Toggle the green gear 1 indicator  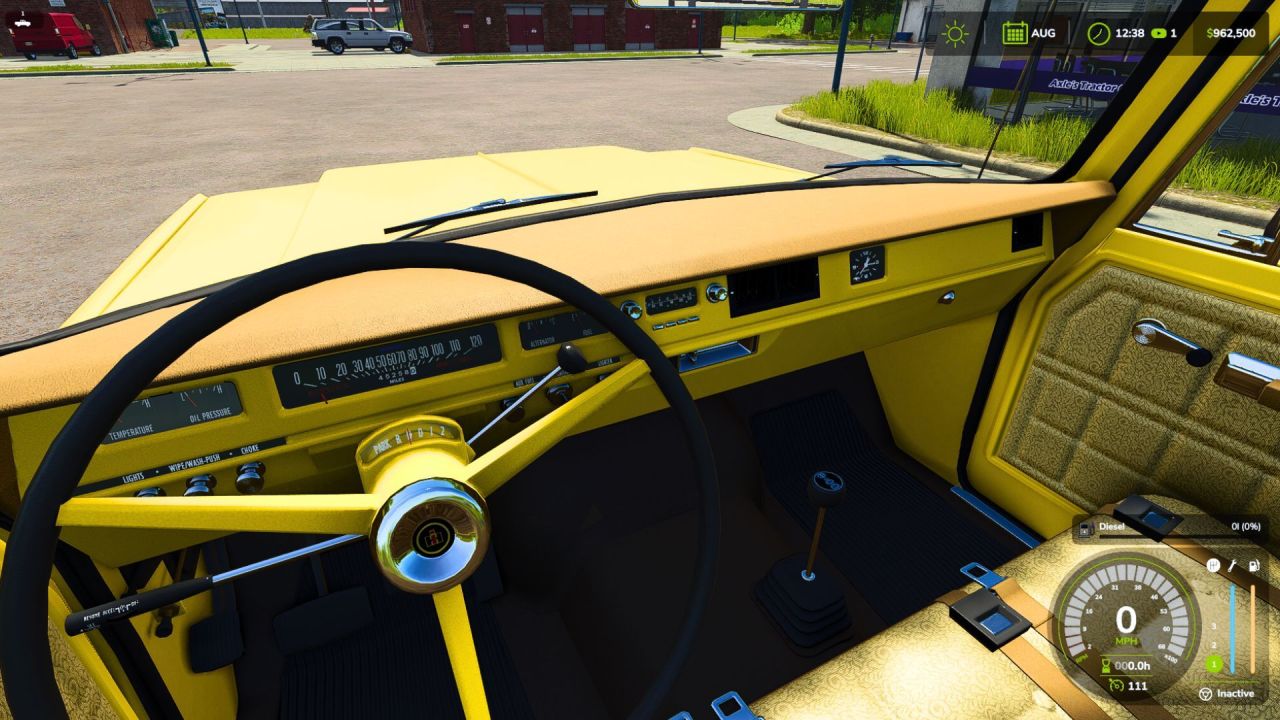(x=1213, y=665)
